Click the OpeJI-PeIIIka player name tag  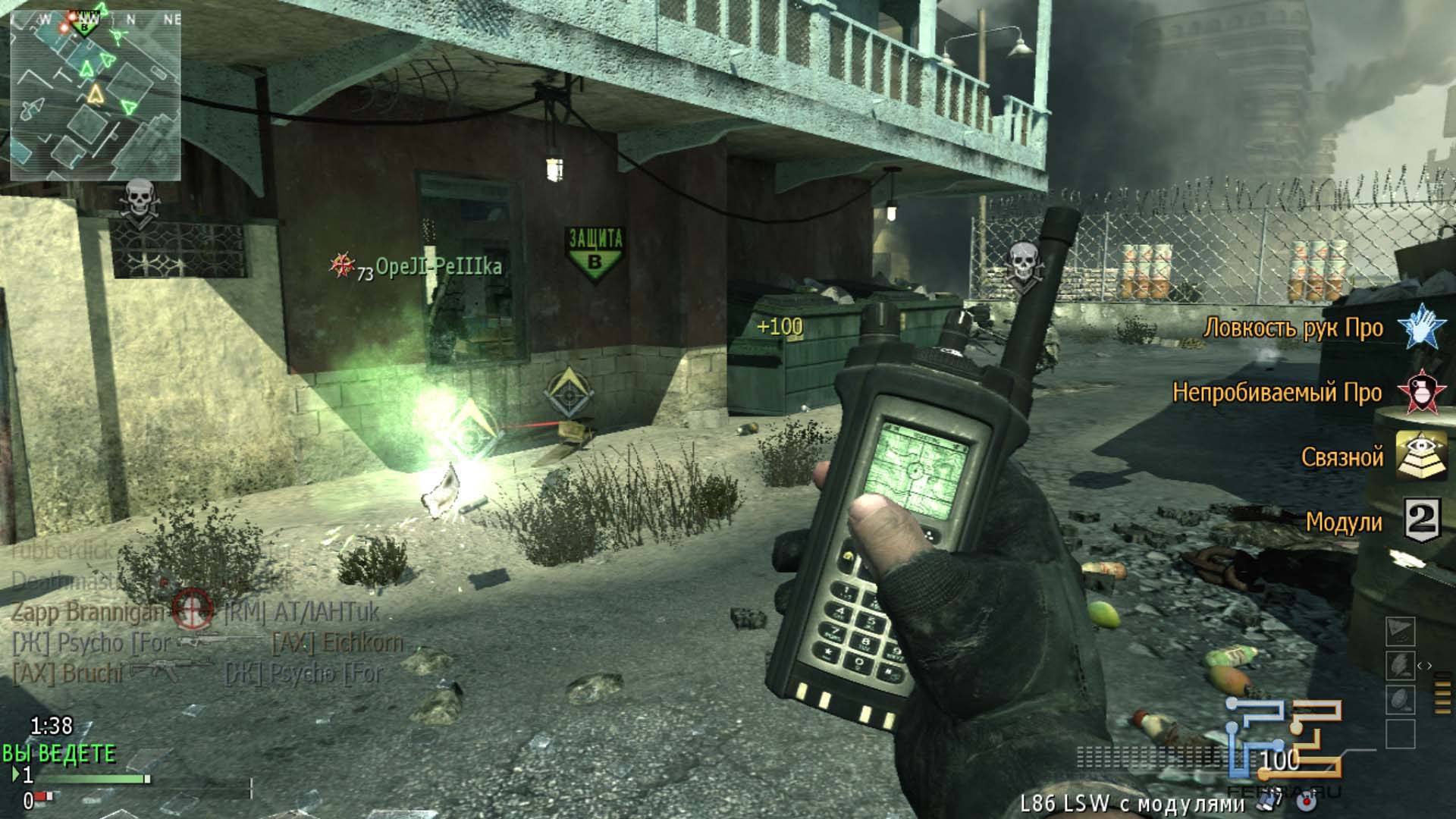(438, 268)
